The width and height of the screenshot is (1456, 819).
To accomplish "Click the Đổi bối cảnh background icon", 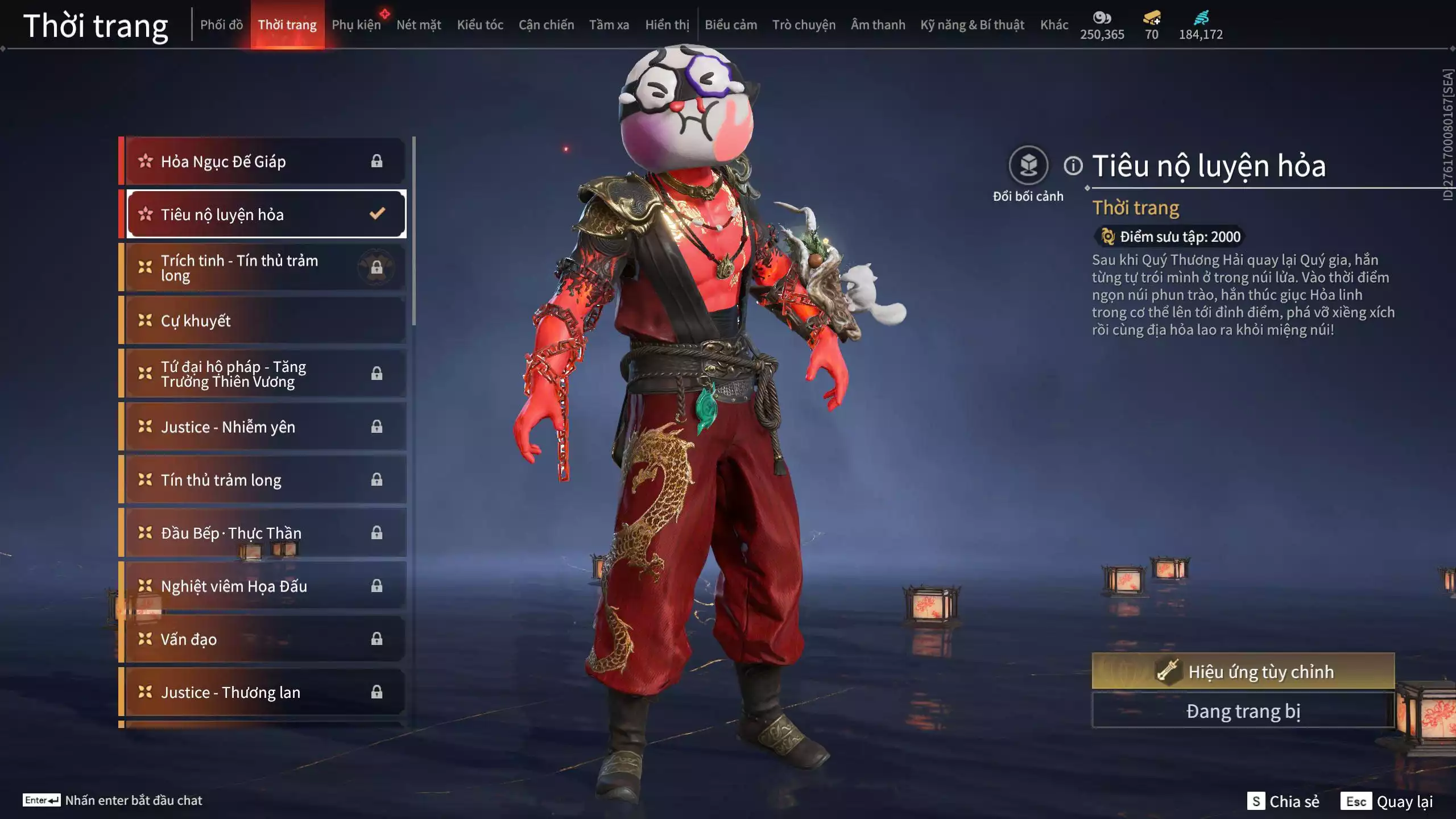I will pos(1028,166).
